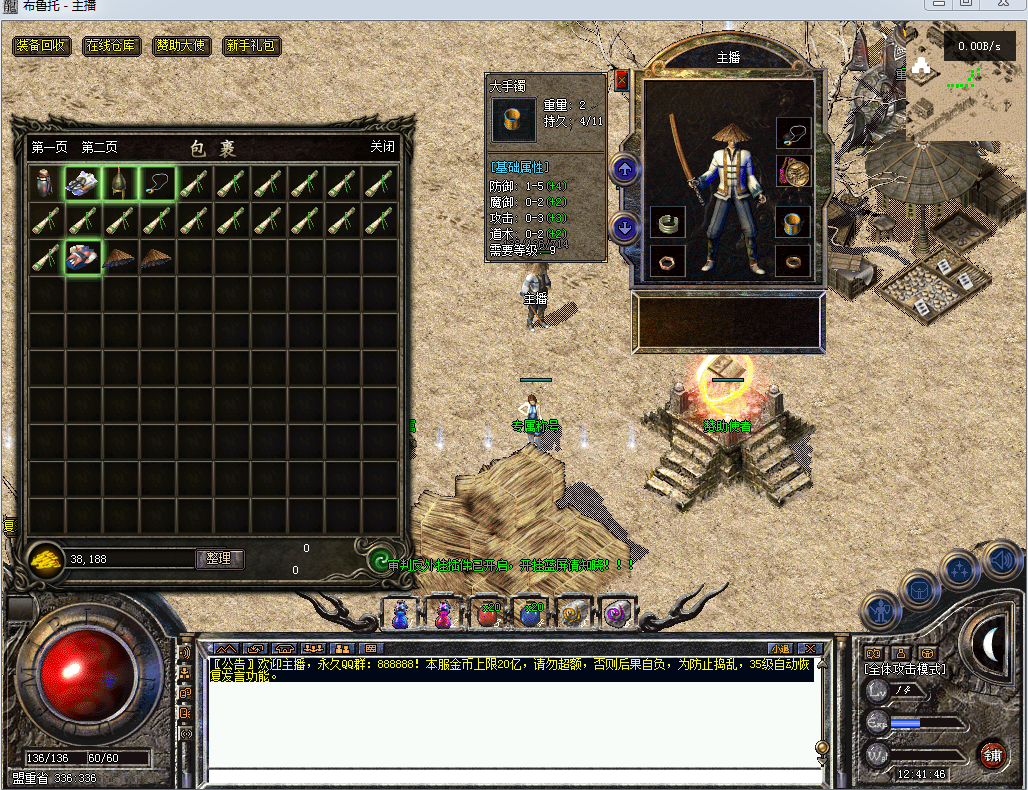This screenshot has width=1028, height=790.
Task: Select the equipped gold bracelet slot
Action: click(x=793, y=222)
